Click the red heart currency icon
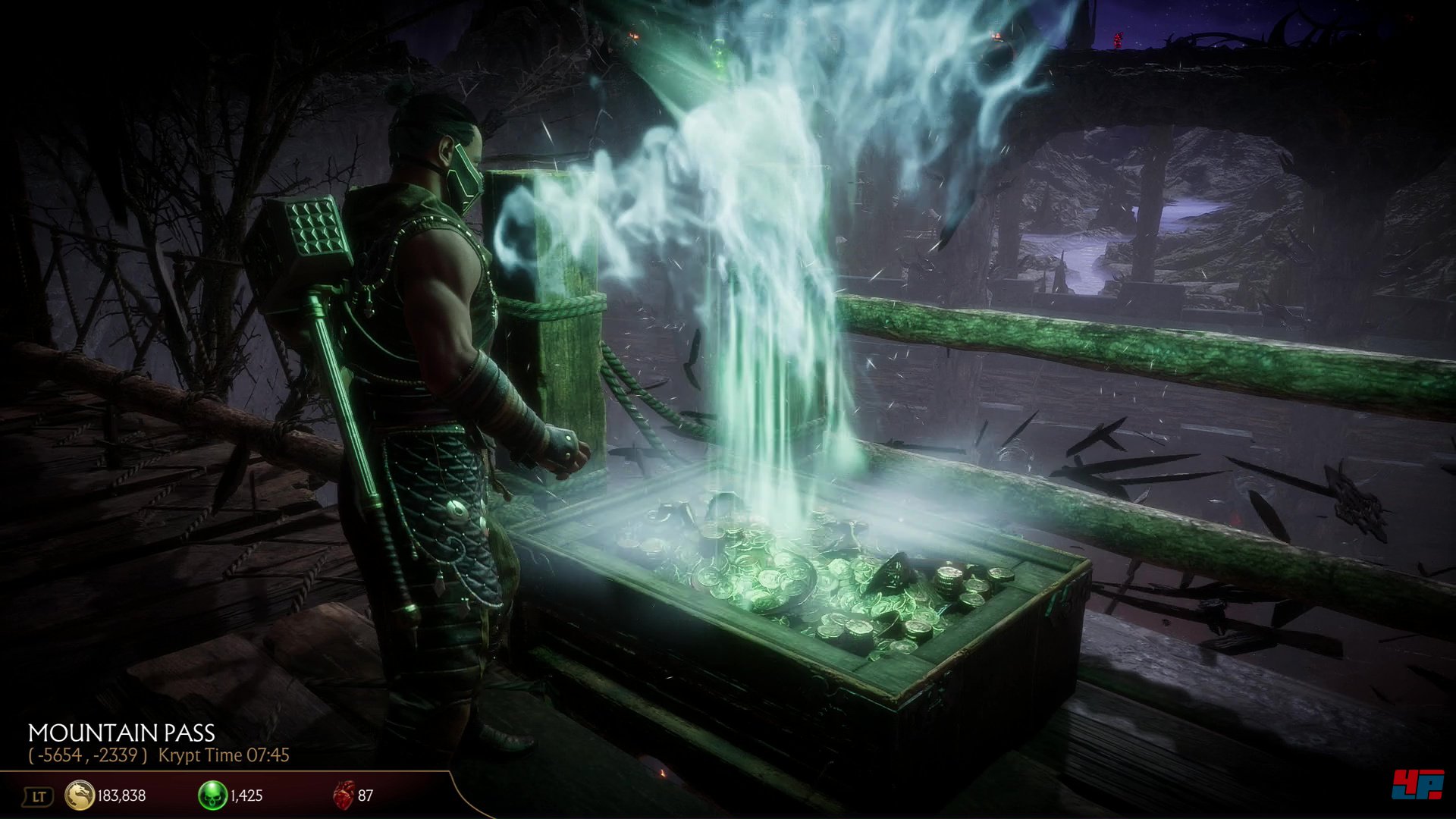 pos(344,795)
